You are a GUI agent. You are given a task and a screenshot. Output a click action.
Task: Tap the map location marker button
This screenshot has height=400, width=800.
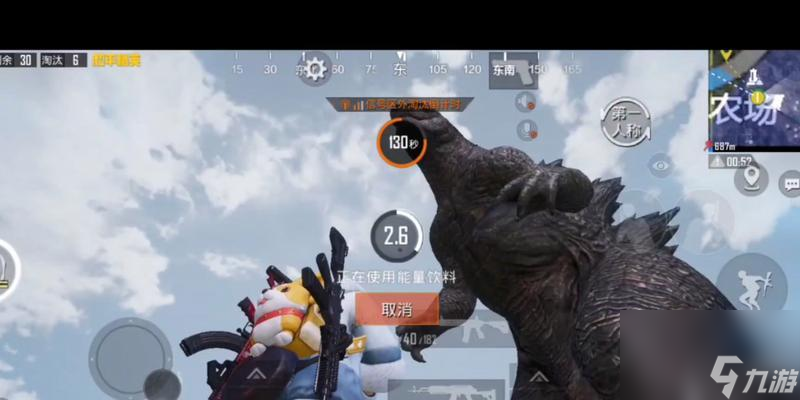pos(750,180)
